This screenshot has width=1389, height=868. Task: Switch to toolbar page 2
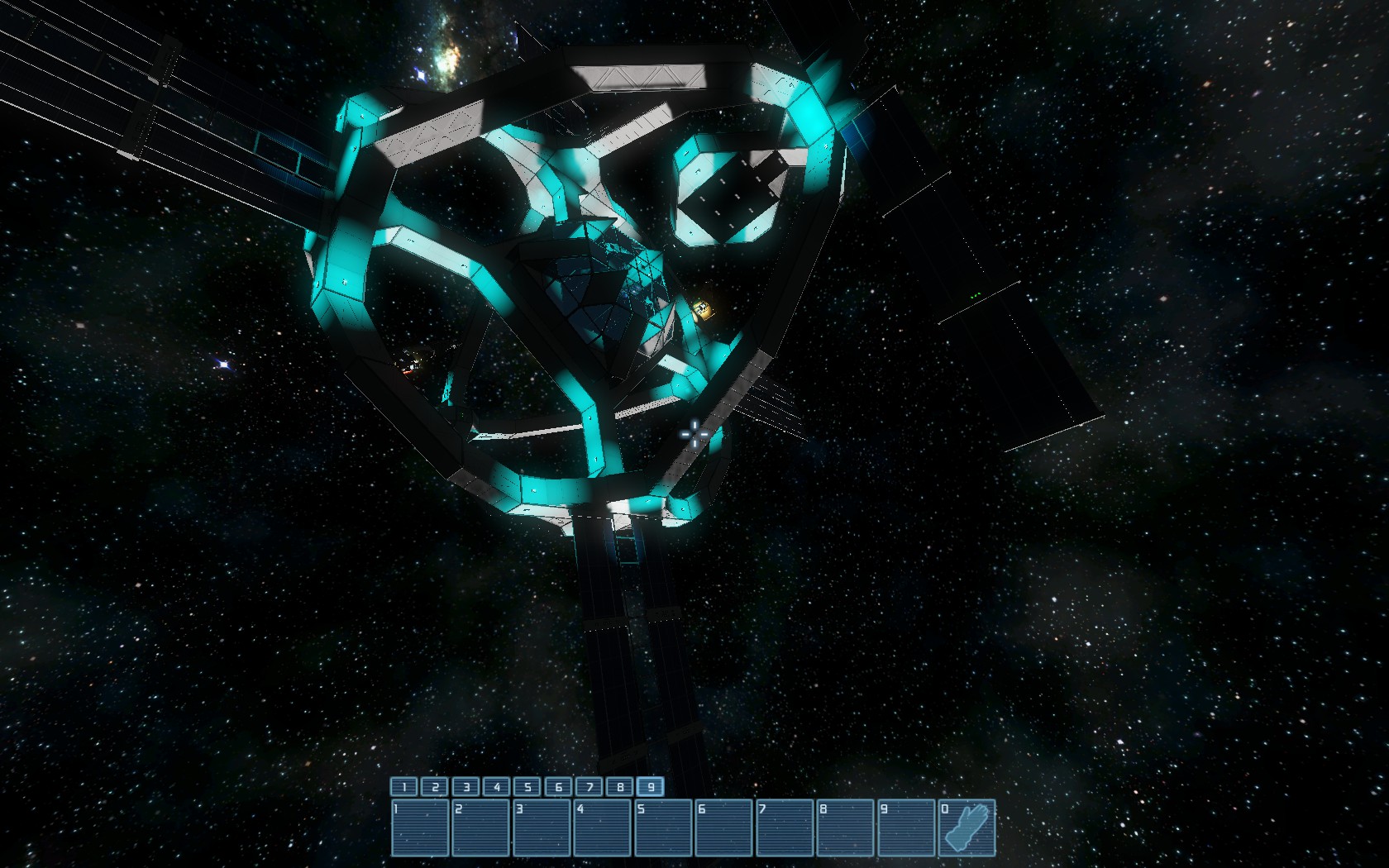435,787
